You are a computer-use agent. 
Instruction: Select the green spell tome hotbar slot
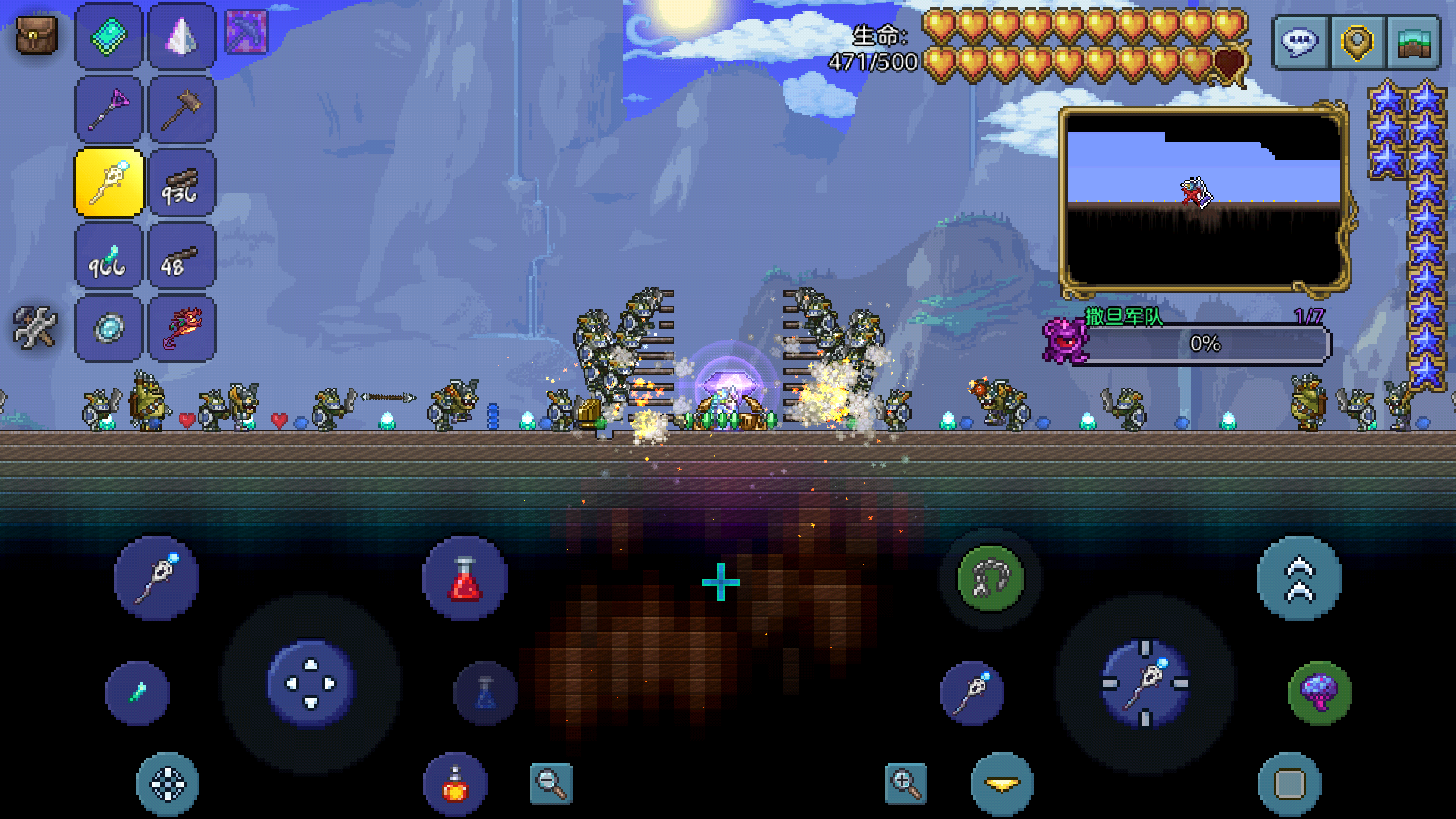click(109, 36)
